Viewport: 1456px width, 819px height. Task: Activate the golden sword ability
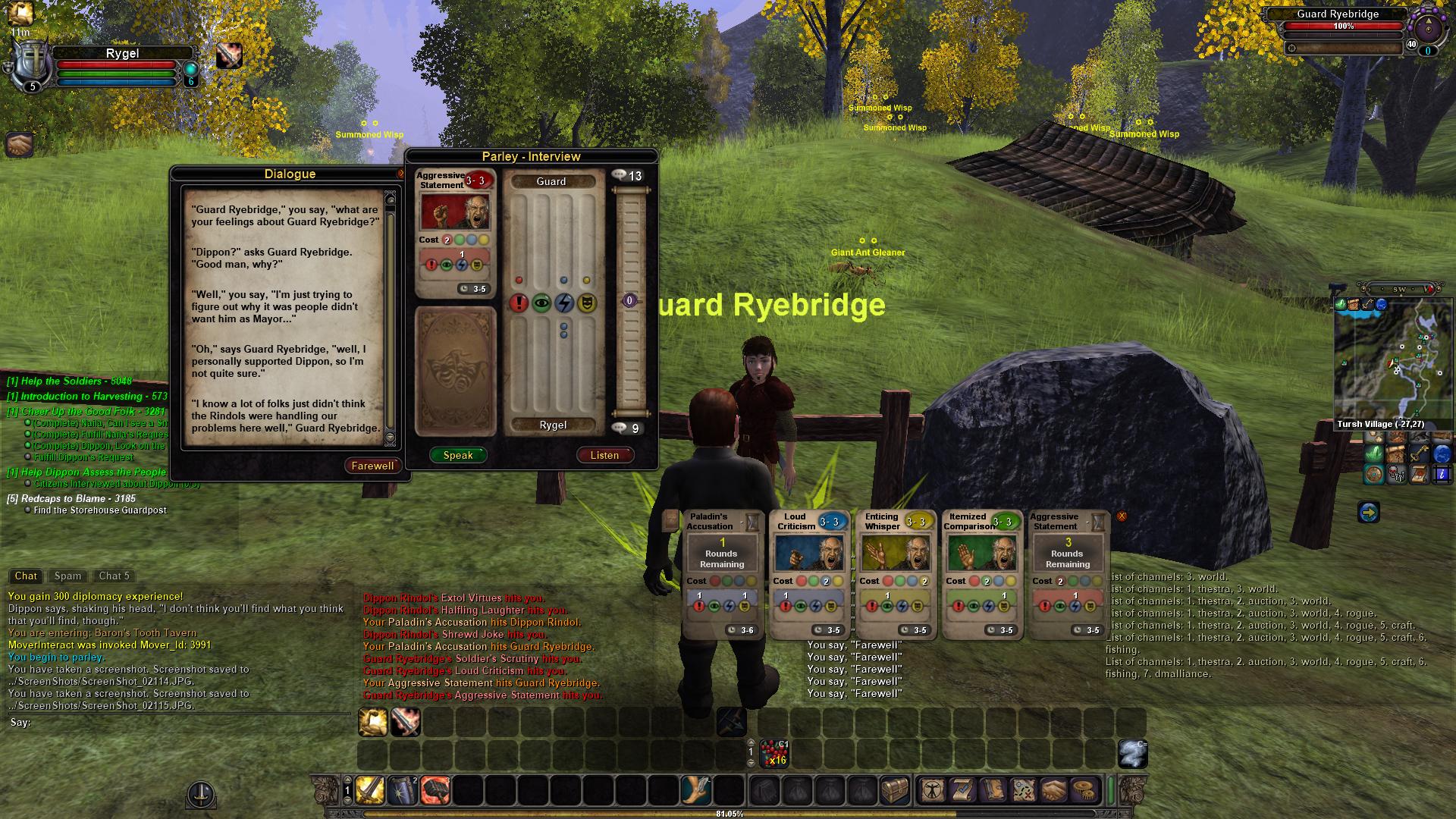coord(370,790)
